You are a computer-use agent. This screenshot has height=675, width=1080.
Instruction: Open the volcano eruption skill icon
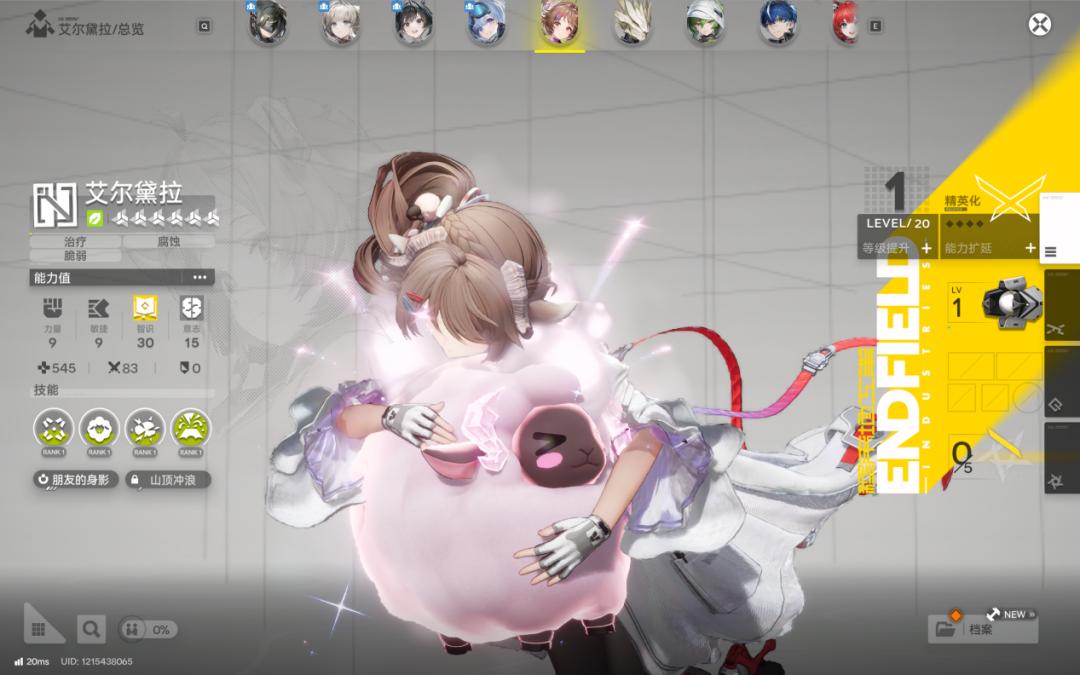click(191, 427)
